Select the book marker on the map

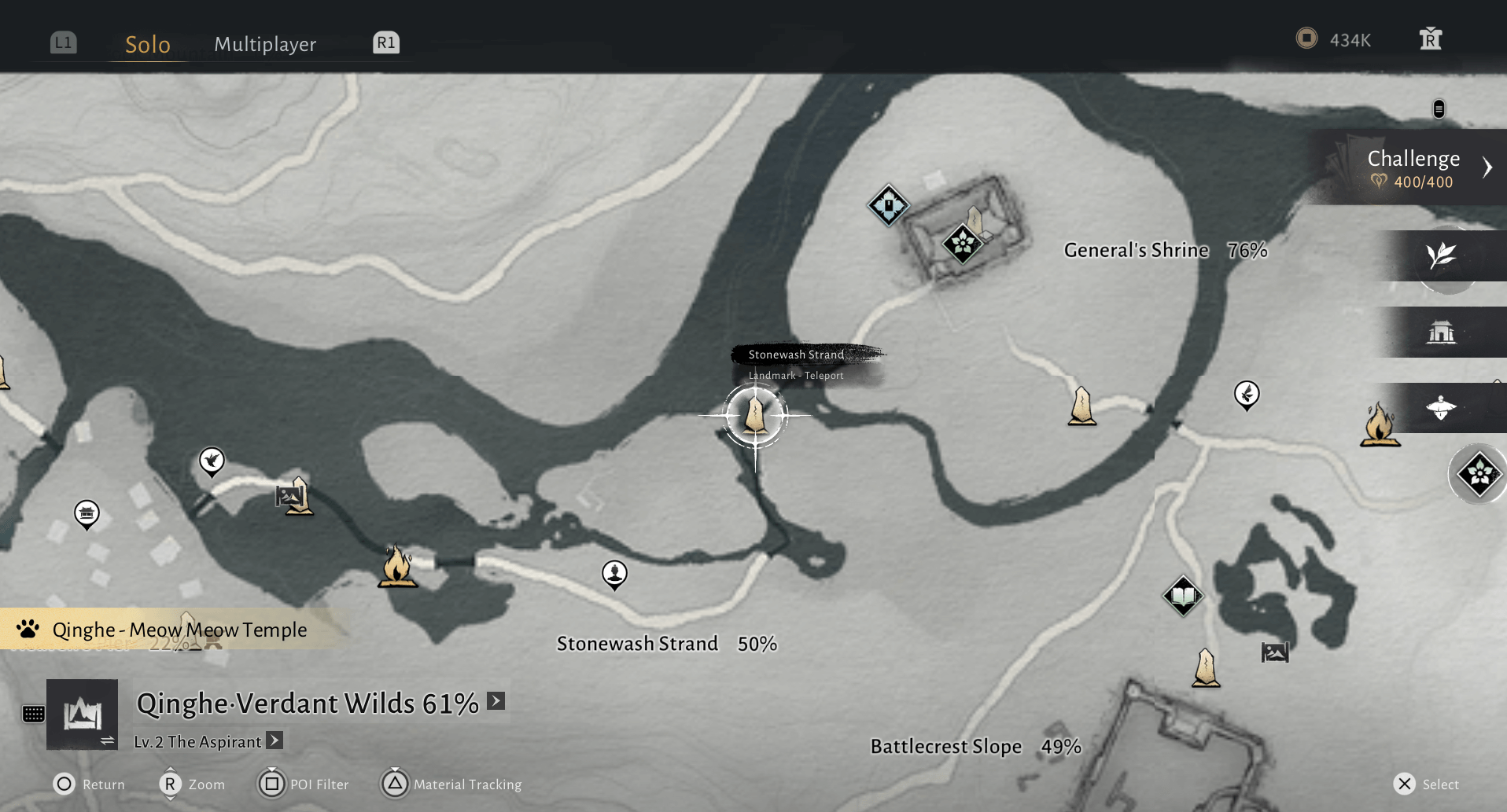tap(1183, 597)
